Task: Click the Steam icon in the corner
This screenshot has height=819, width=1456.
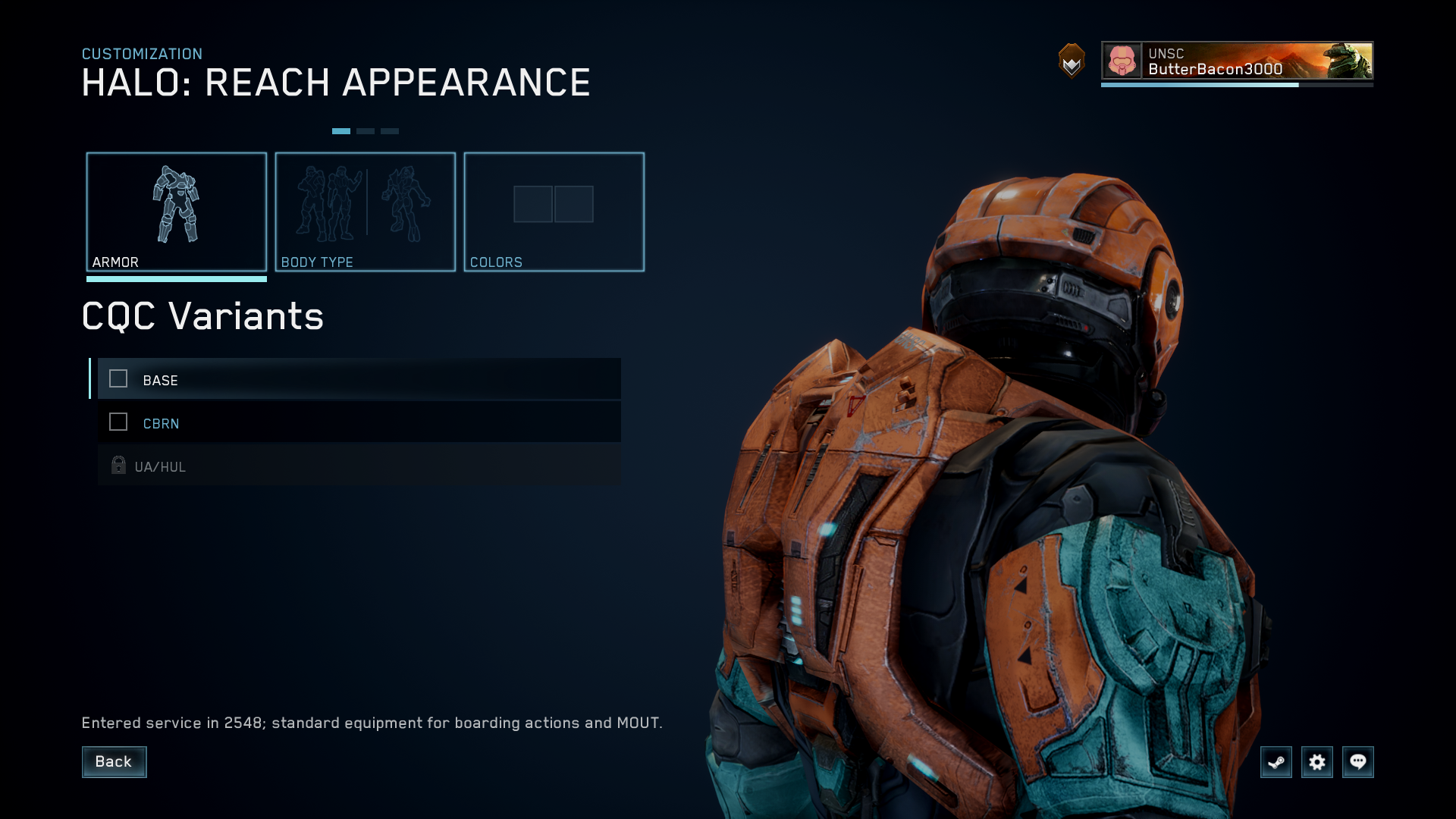Action: pyautogui.click(x=1276, y=762)
